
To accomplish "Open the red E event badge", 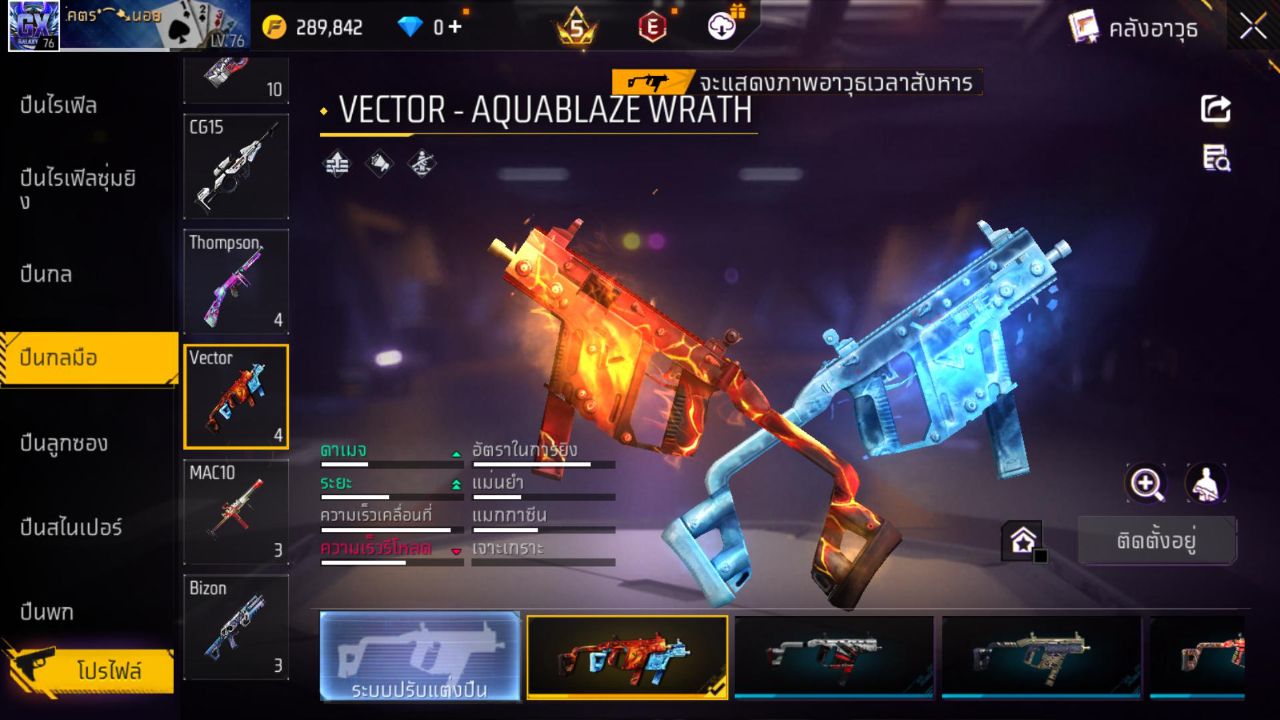I will (652, 26).
